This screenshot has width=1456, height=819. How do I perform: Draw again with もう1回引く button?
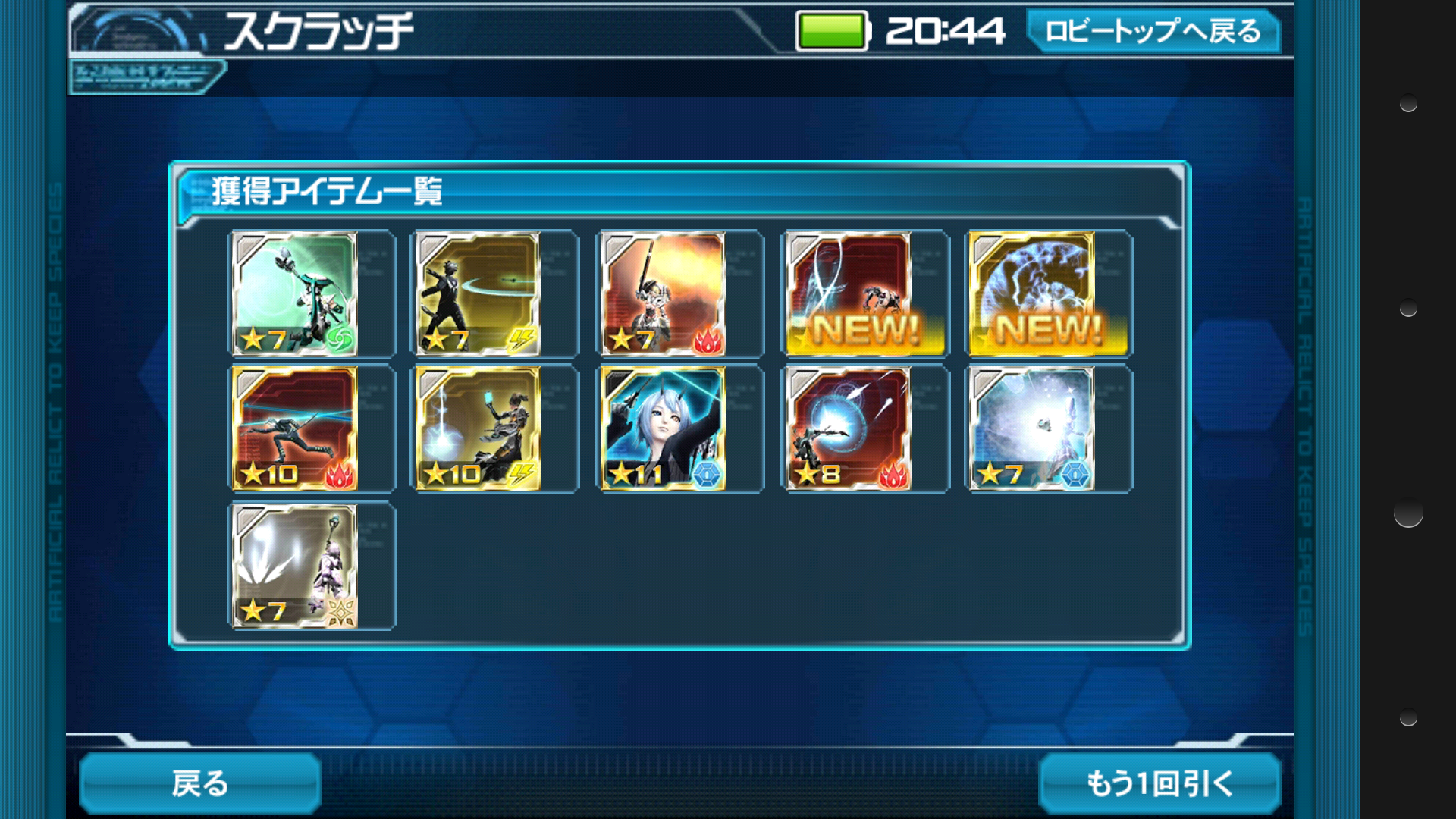pyautogui.click(x=1159, y=783)
